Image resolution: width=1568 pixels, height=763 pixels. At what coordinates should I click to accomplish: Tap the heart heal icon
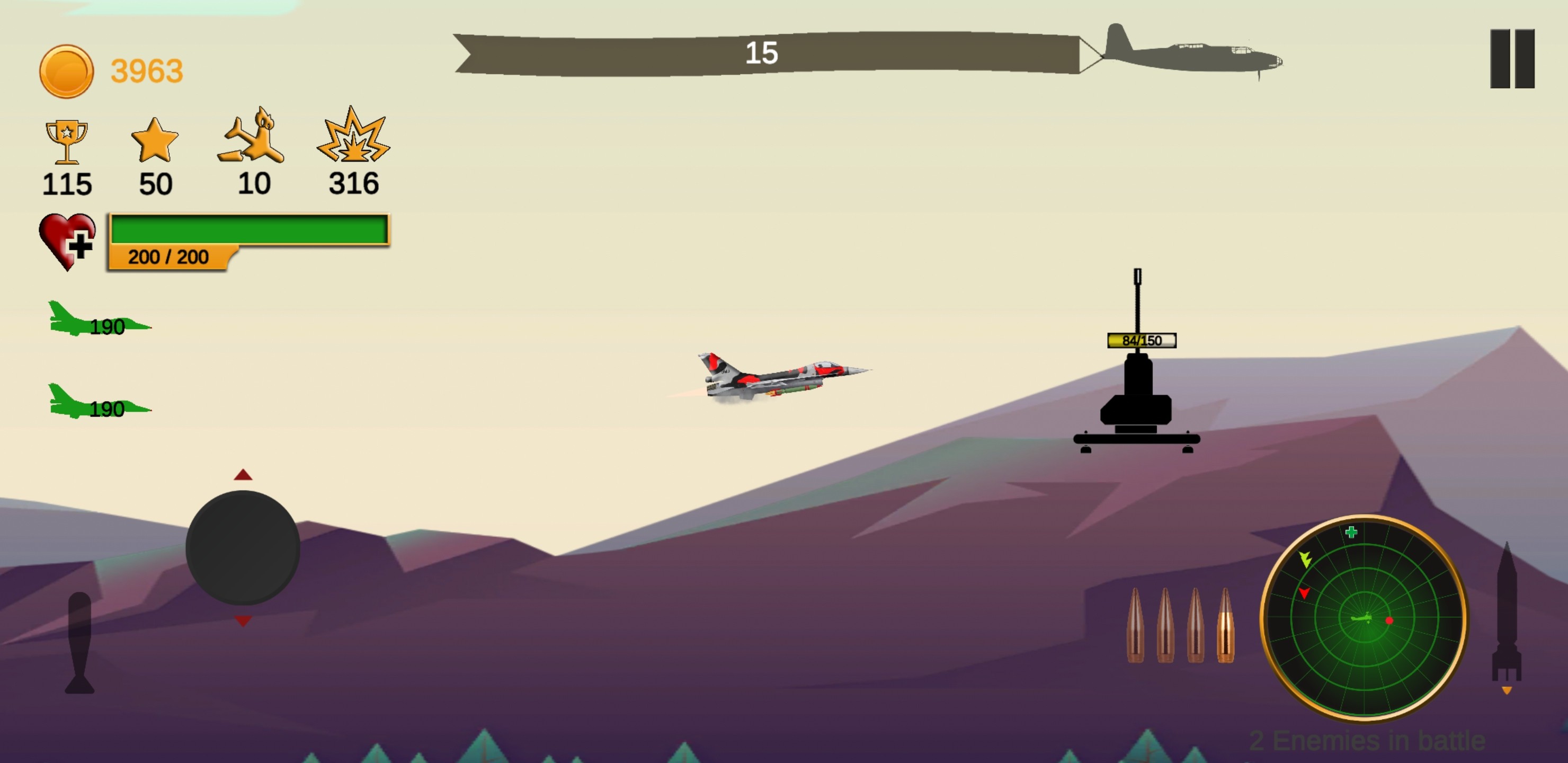[67, 241]
